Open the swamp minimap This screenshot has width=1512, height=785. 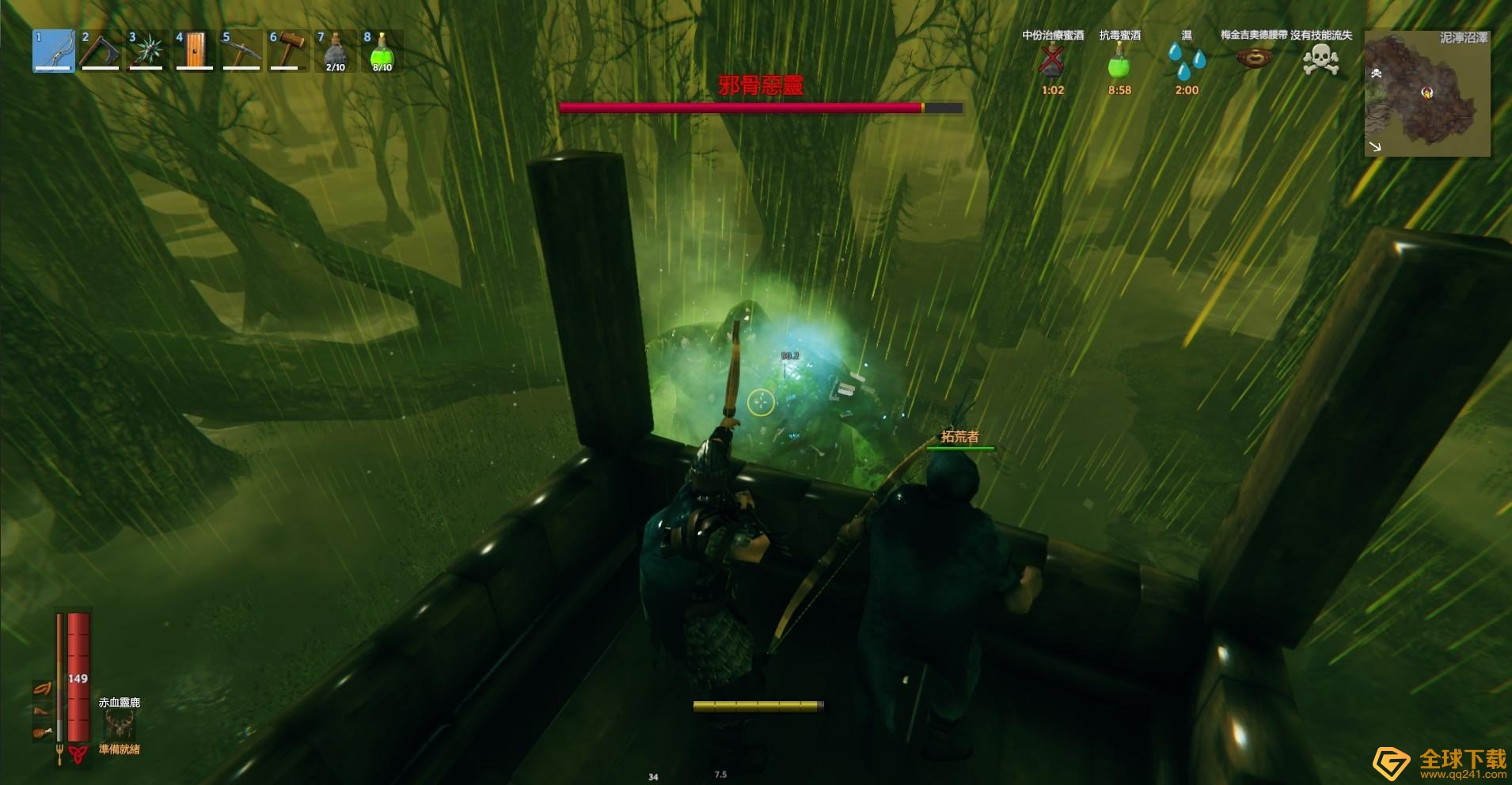point(1427,95)
